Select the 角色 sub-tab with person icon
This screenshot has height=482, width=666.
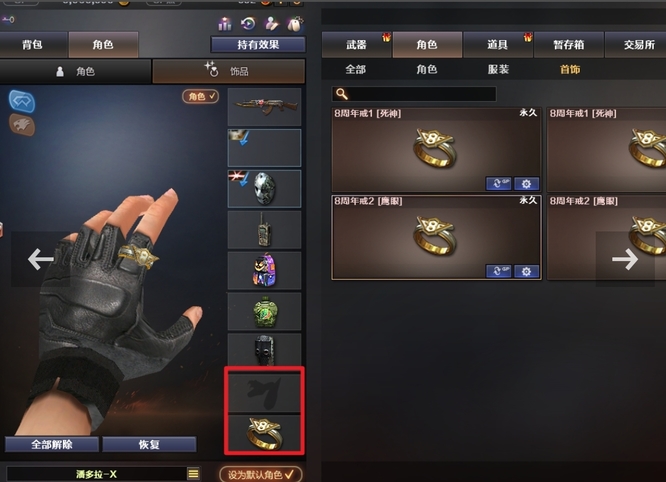pyautogui.click(x=76, y=71)
